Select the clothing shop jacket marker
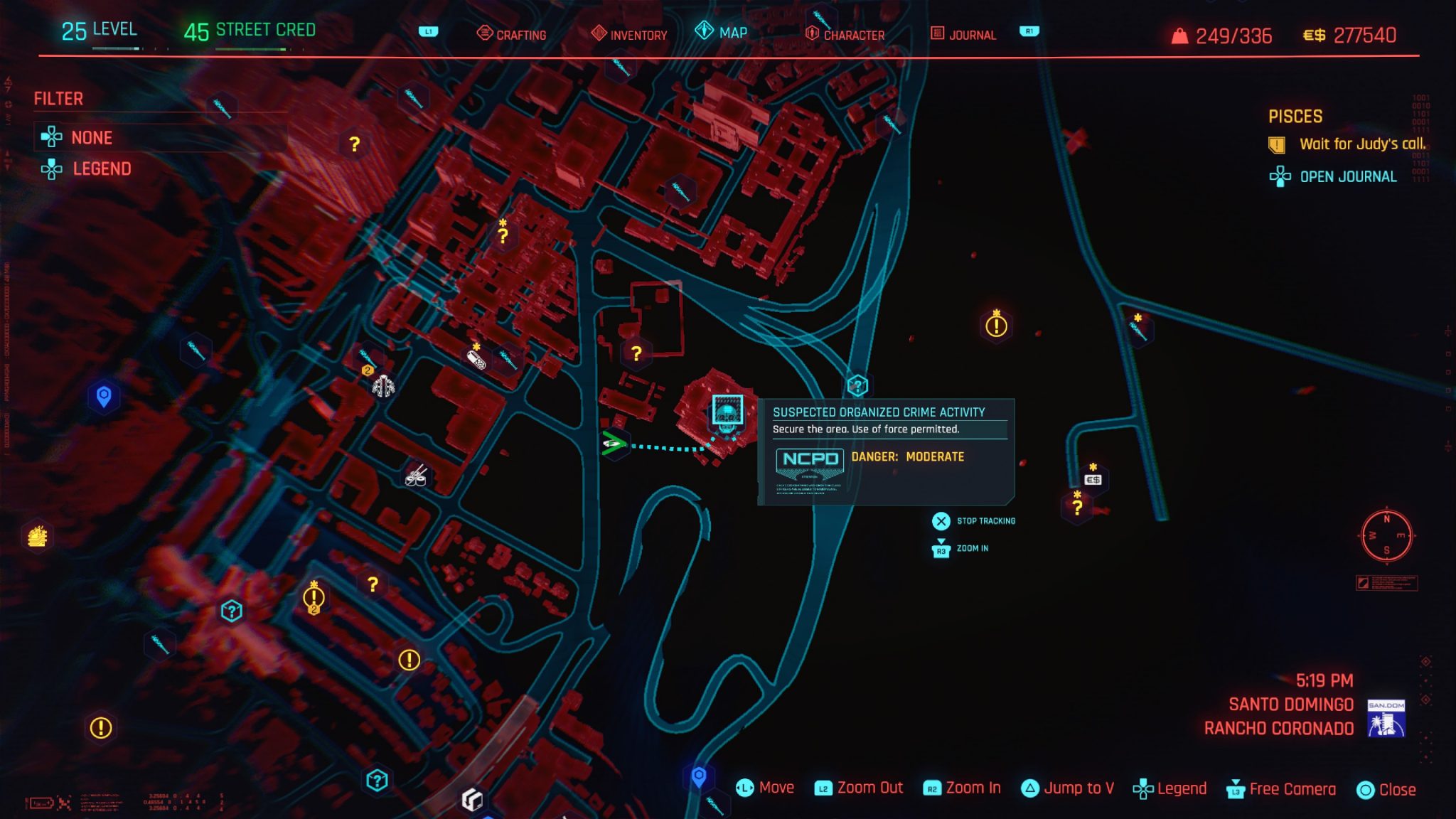This screenshot has width=1456, height=819. point(383,386)
